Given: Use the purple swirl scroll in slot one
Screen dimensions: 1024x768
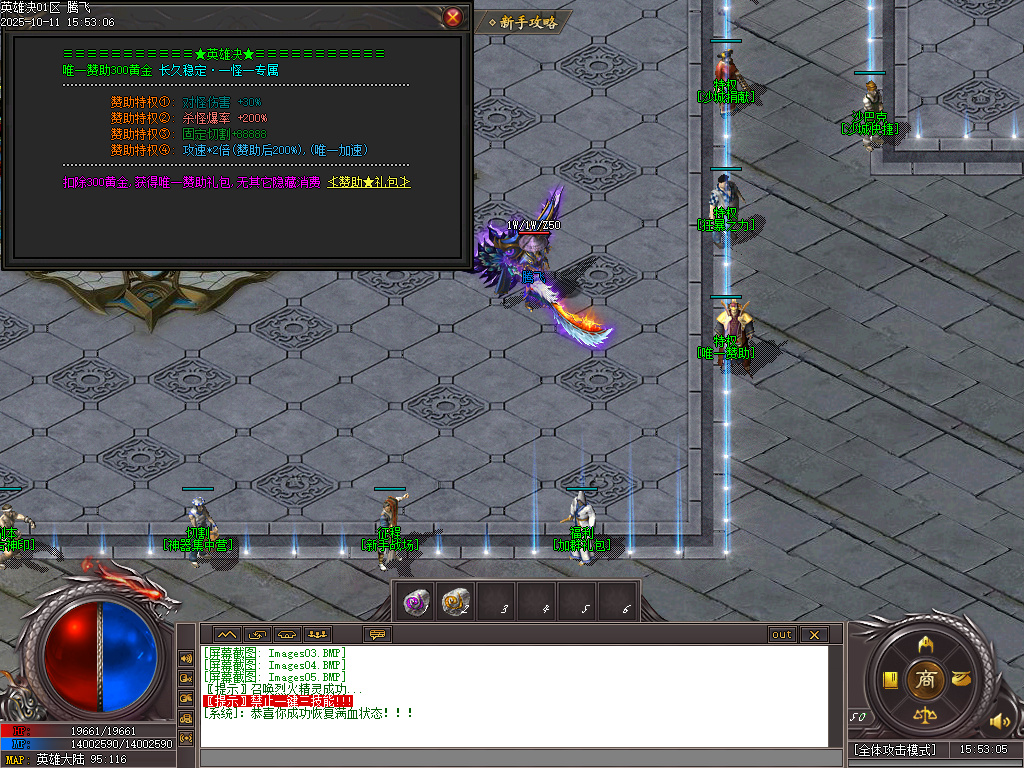Looking at the screenshot, I should [415, 601].
